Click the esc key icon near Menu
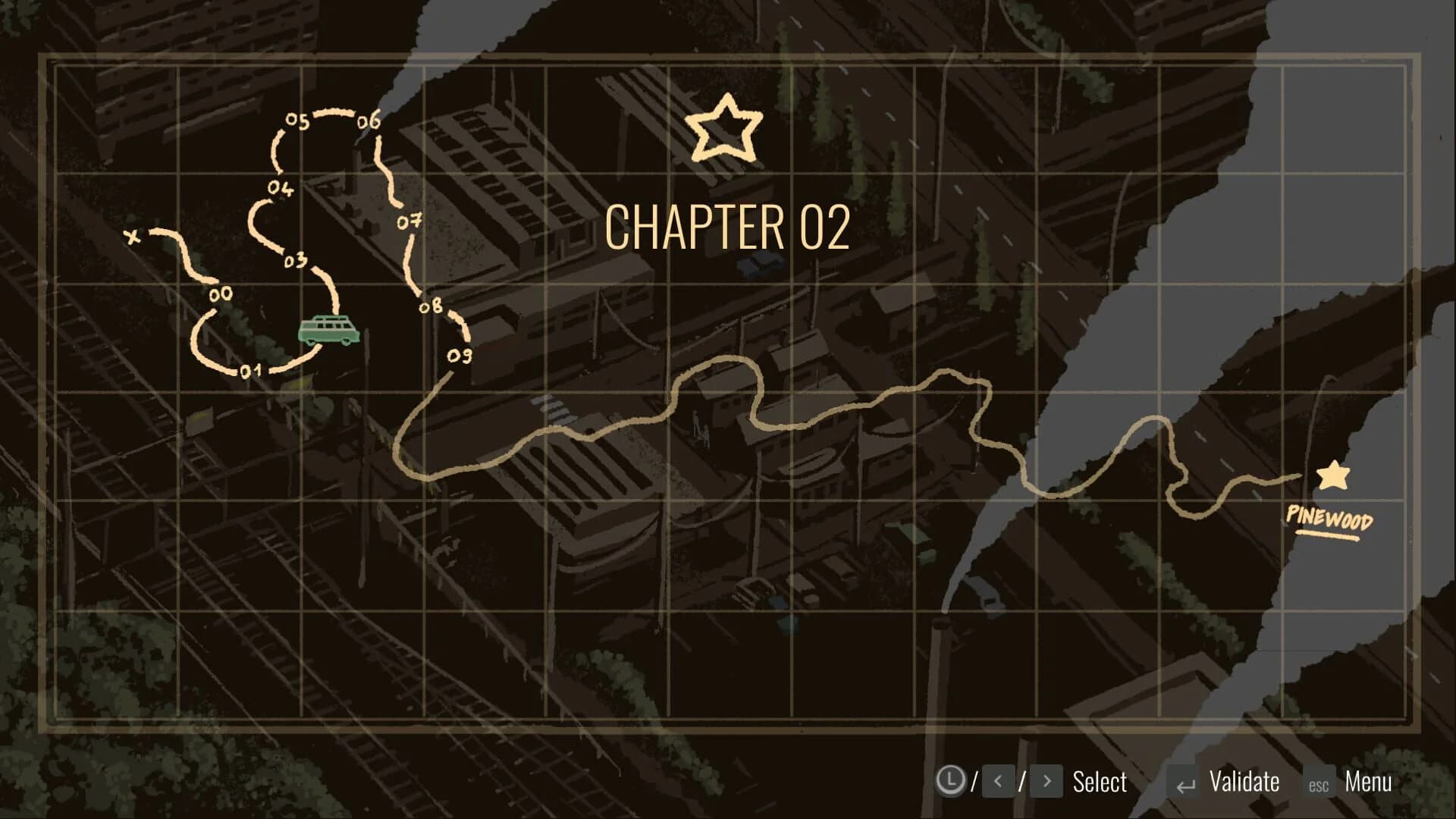 tap(1318, 782)
